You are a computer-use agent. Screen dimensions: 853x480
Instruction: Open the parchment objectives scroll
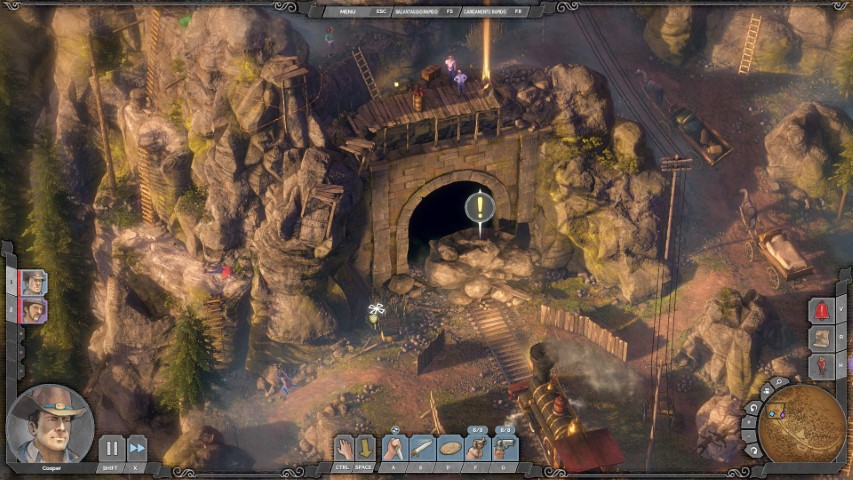click(x=822, y=338)
